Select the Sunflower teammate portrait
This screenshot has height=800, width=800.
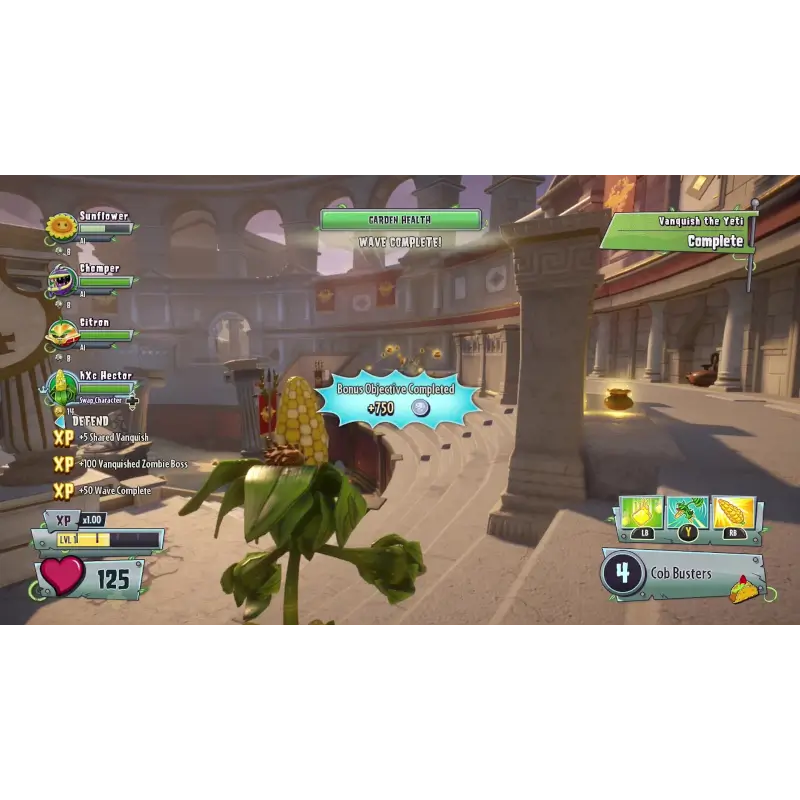click(x=62, y=228)
